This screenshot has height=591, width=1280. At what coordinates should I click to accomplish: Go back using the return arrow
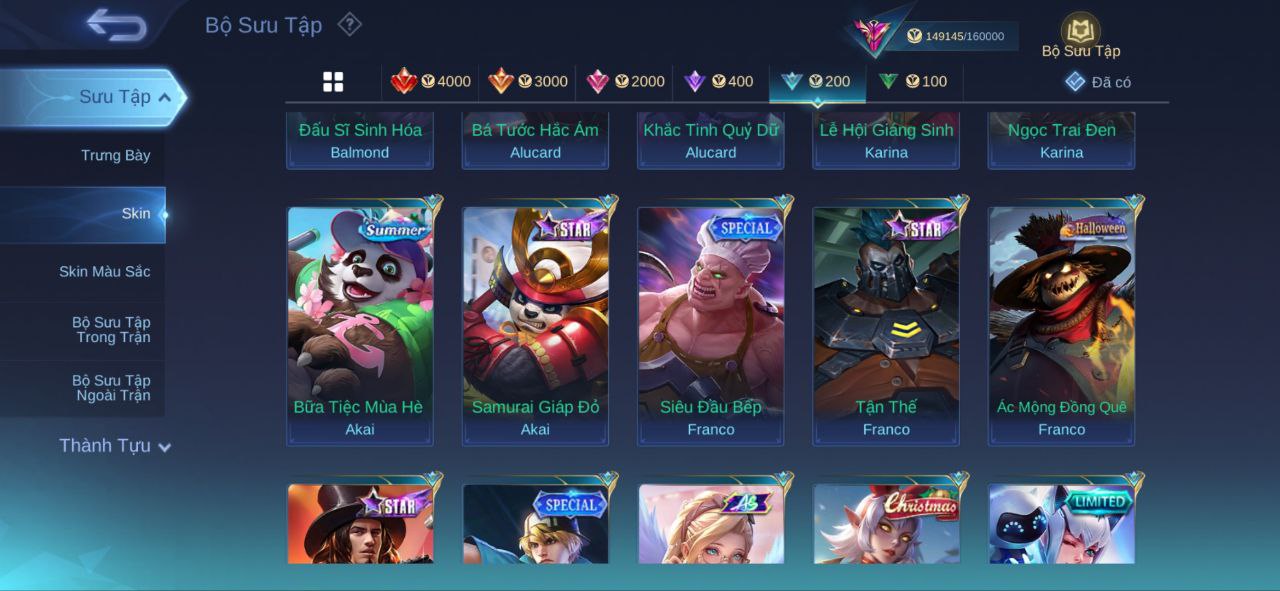pyautogui.click(x=116, y=25)
